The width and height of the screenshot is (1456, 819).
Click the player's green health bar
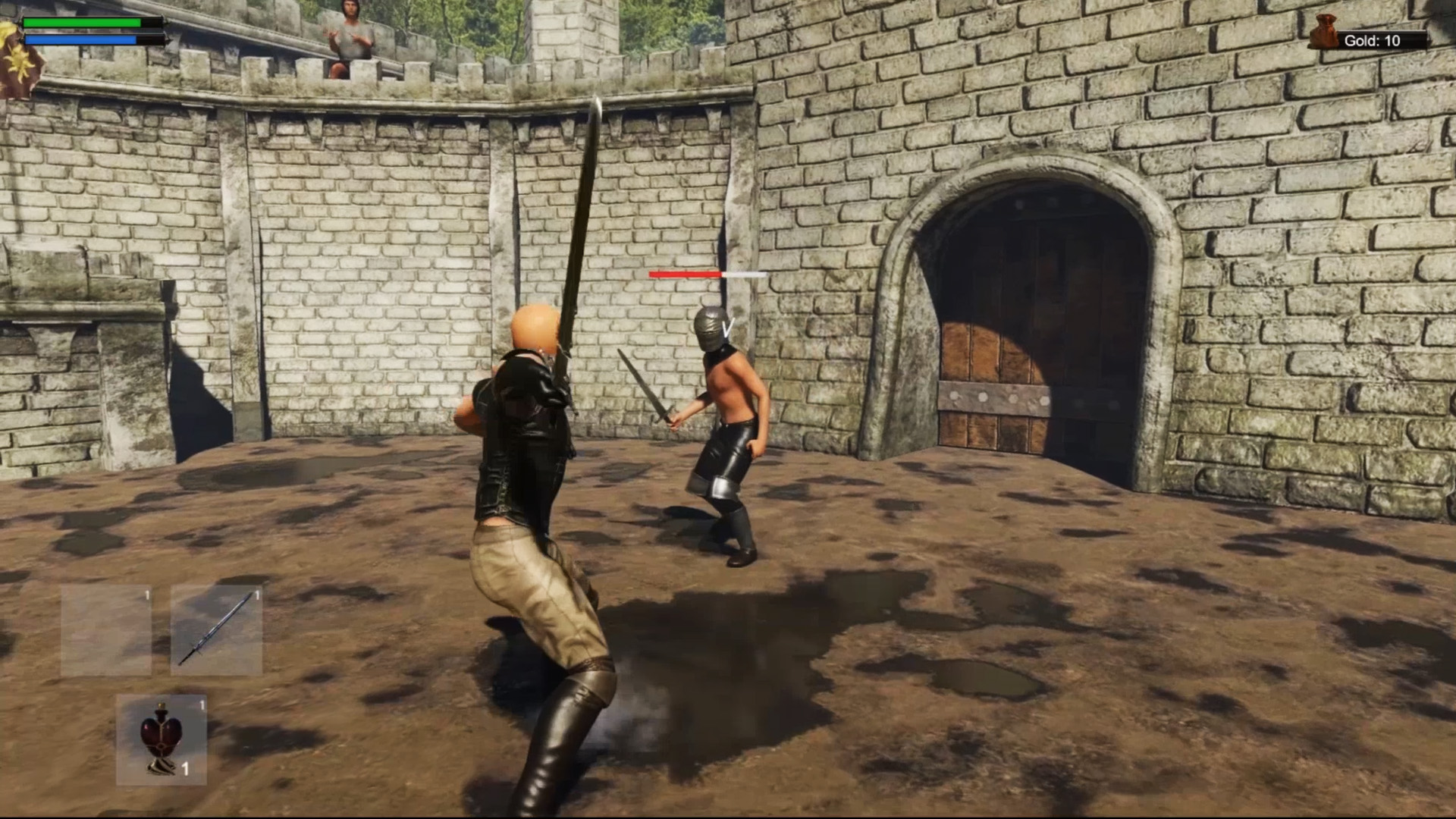(83, 24)
